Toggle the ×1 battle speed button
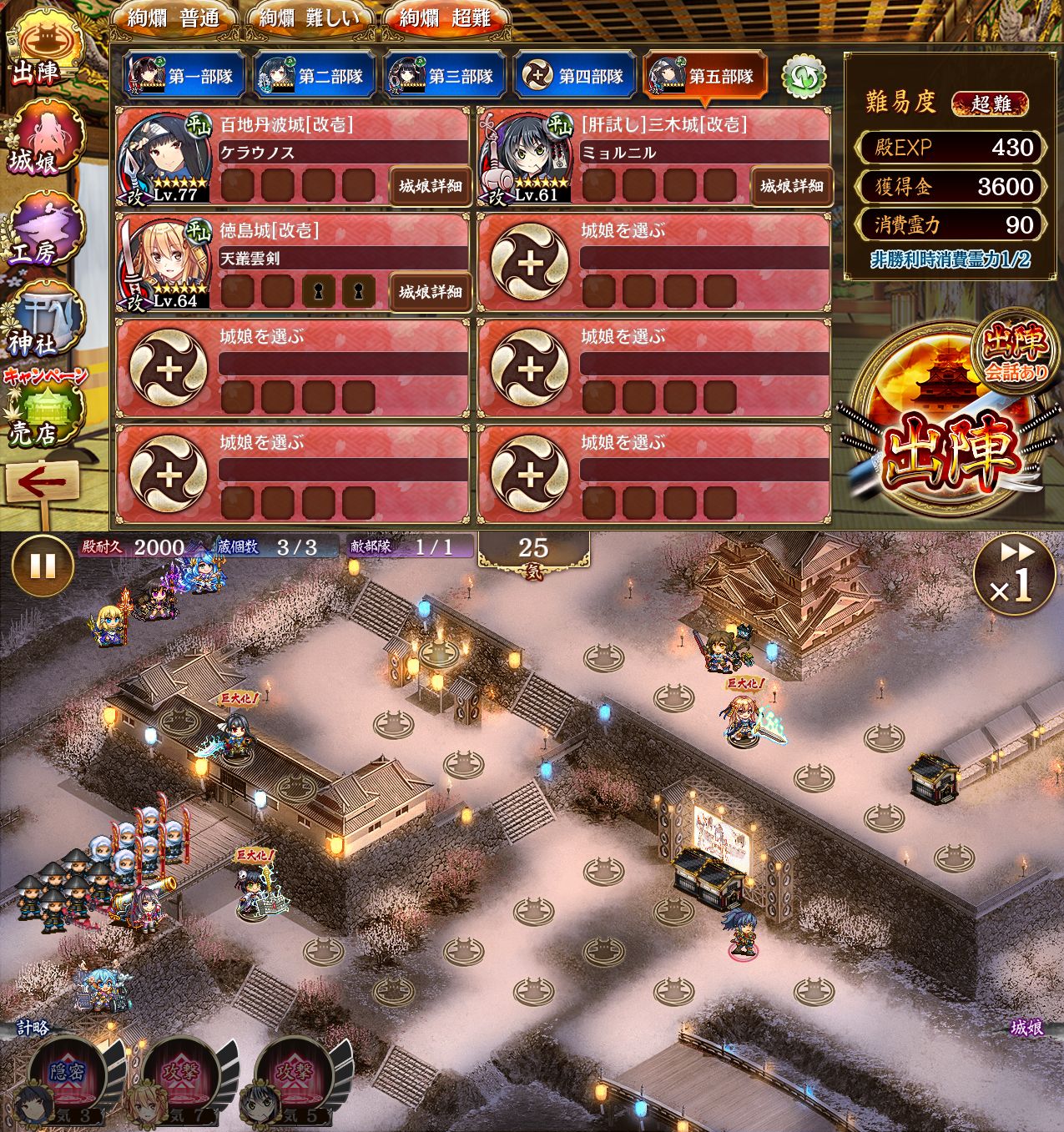The height and width of the screenshot is (1132, 1064). tap(1012, 575)
